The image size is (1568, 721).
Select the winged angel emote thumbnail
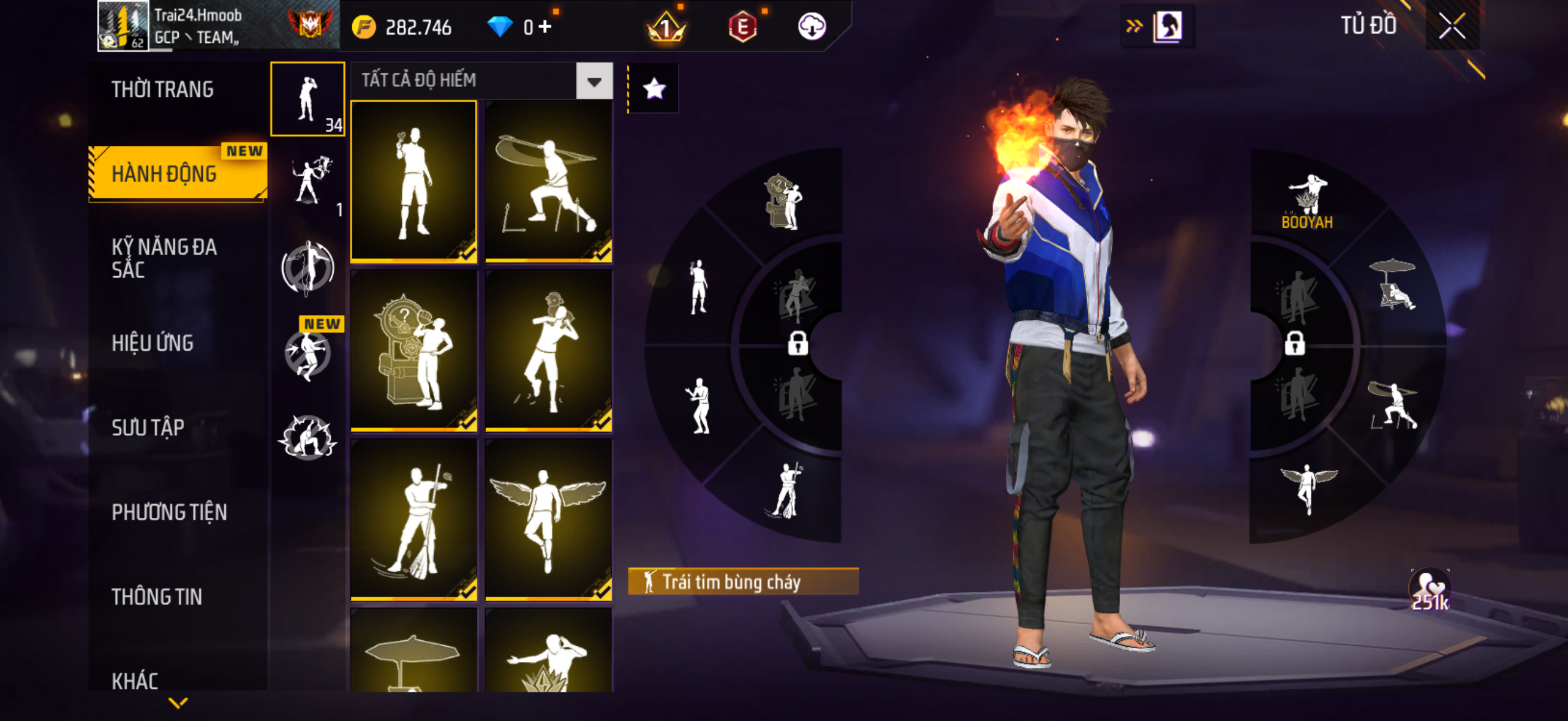click(x=548, y=519)
